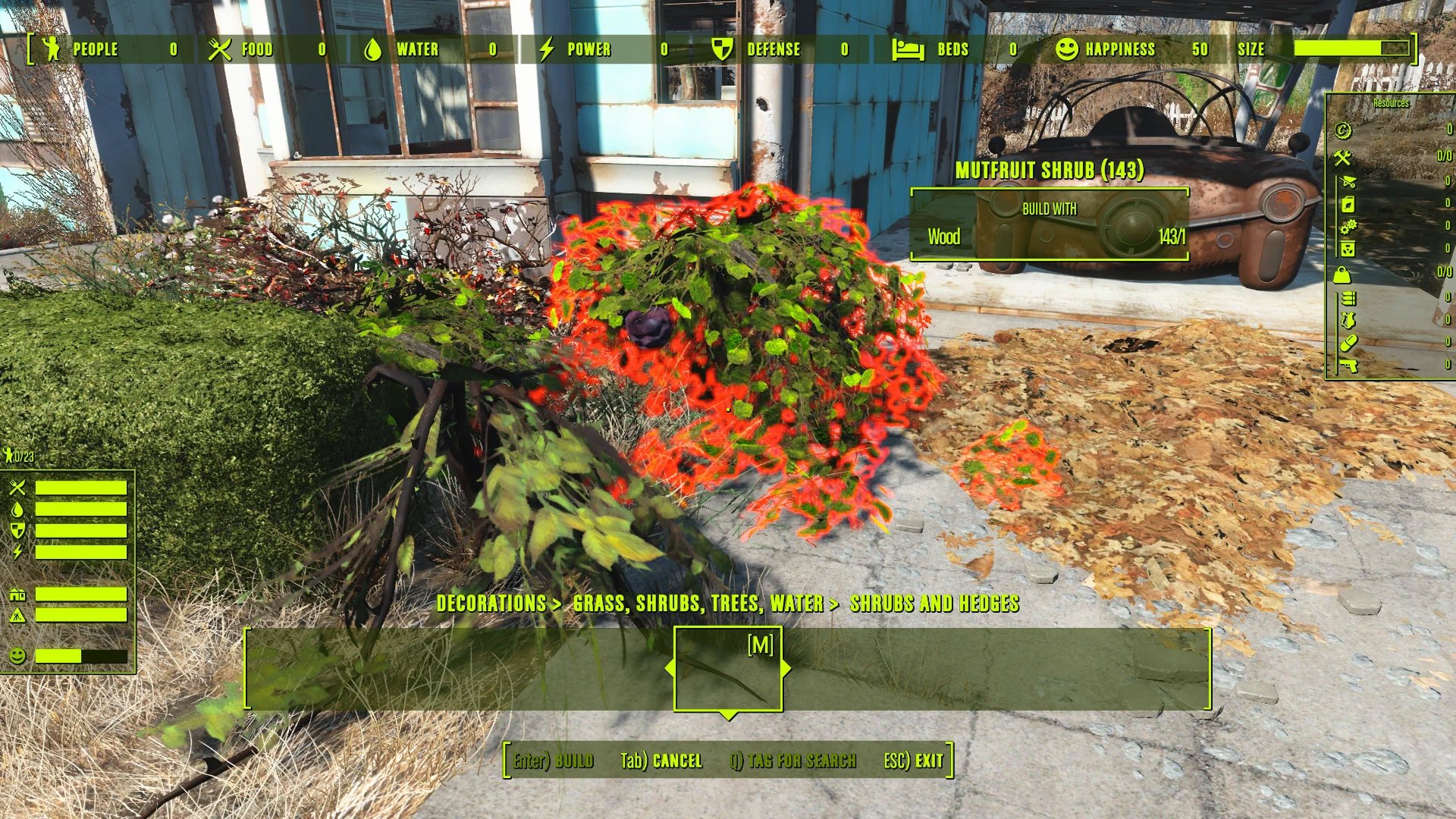Open the GRASS, SHRUBS, TREES, WATER category

698,604
